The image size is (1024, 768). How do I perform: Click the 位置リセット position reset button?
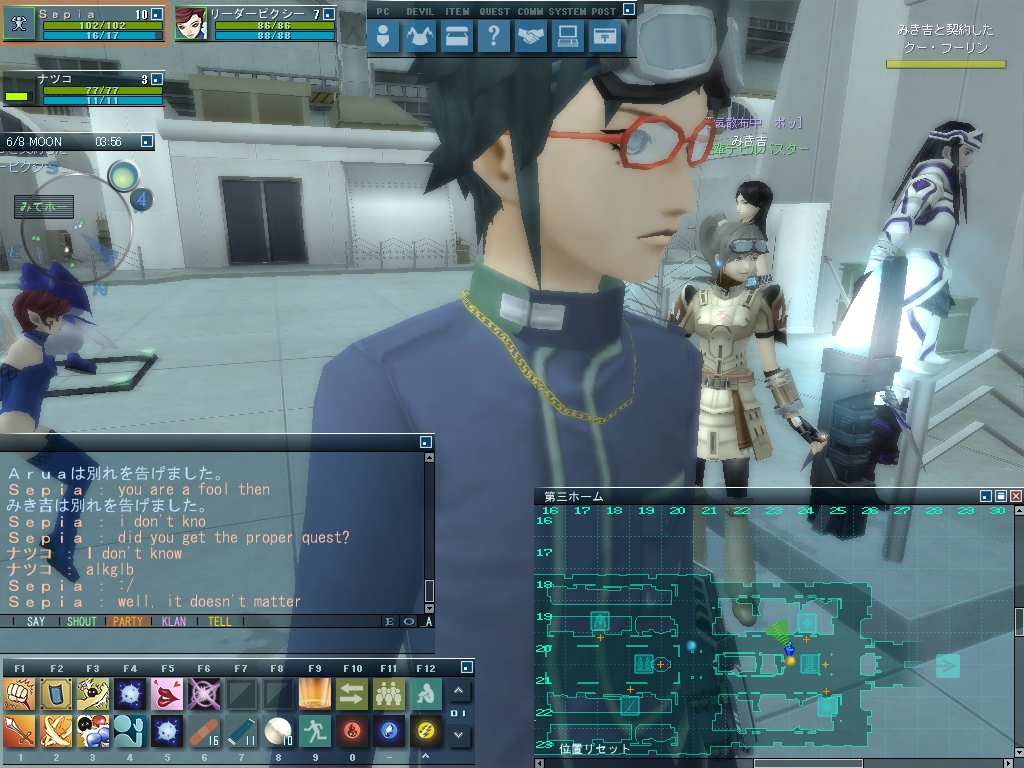[595, 748]
